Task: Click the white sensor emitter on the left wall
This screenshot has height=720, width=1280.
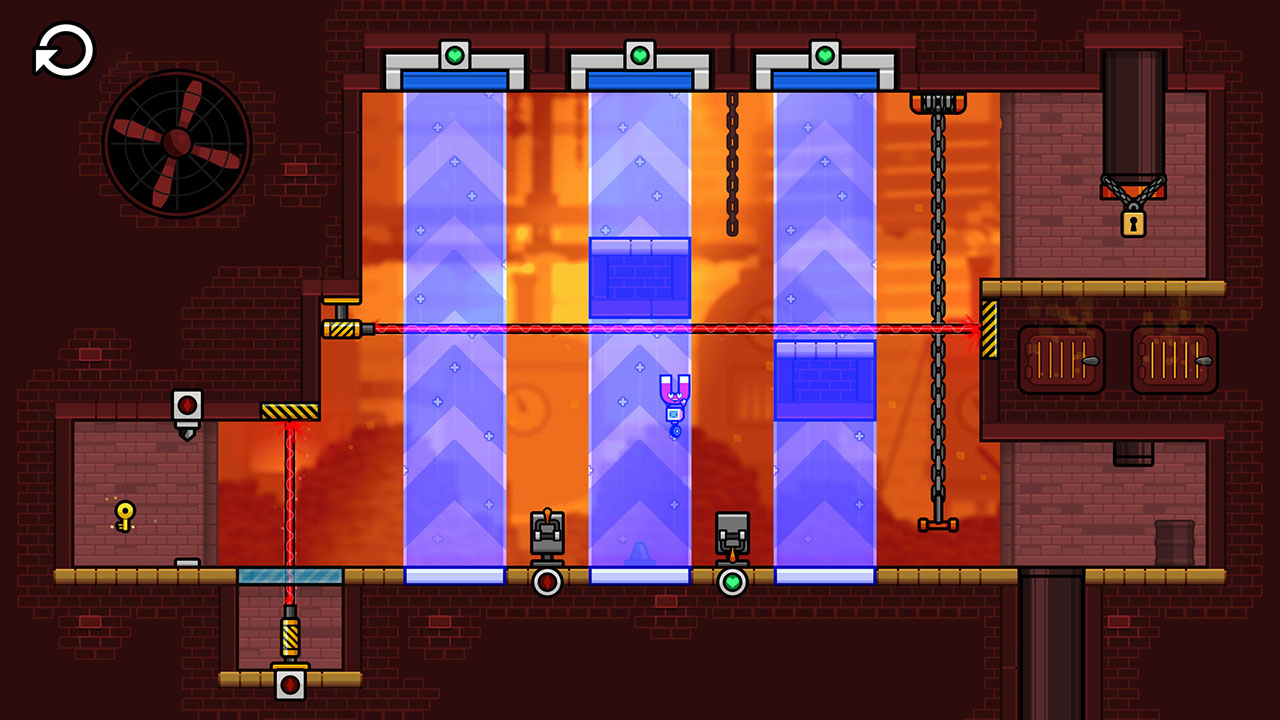Action: coord(189,402)
